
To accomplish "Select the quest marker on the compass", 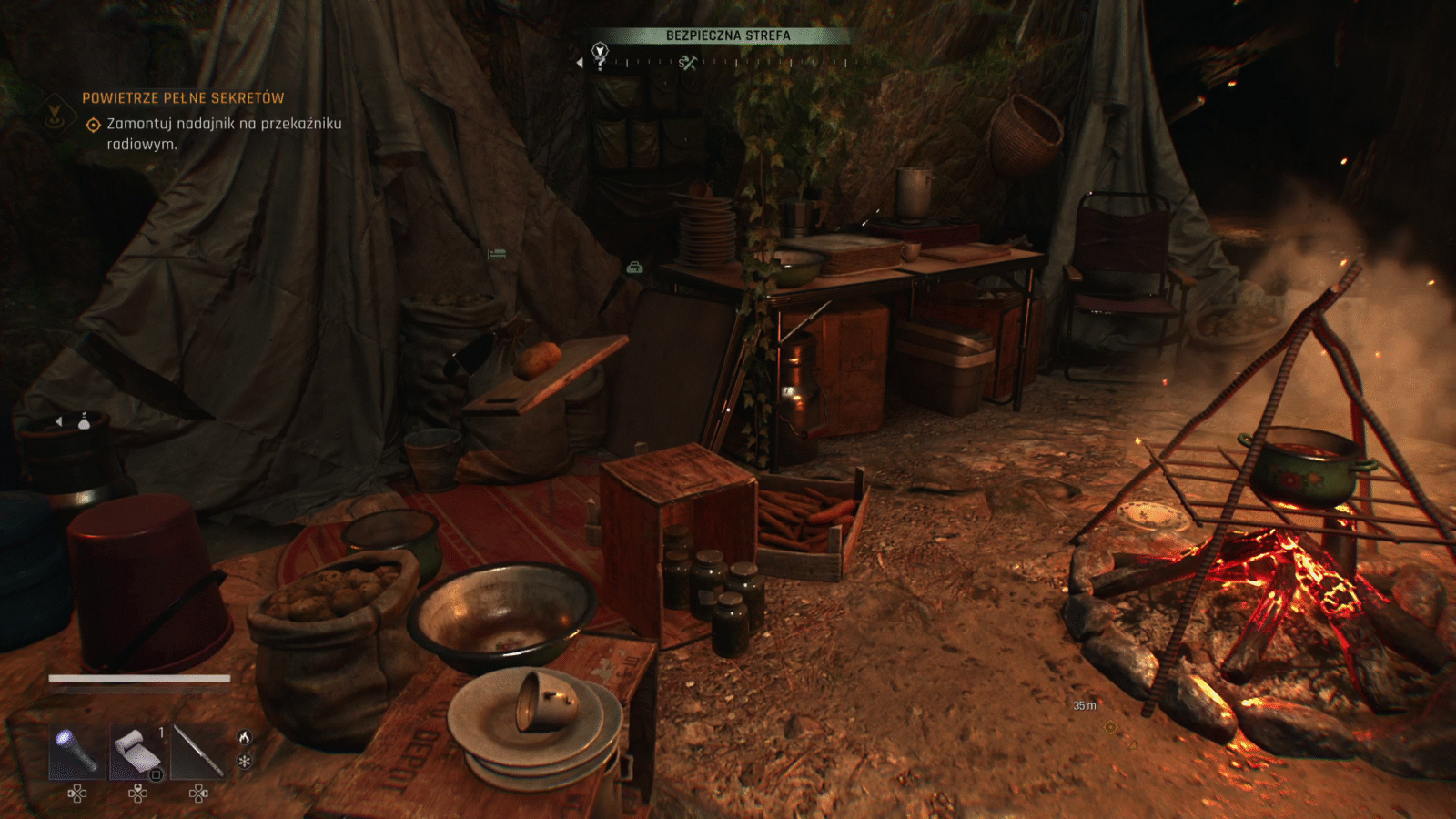I will 600,54.
